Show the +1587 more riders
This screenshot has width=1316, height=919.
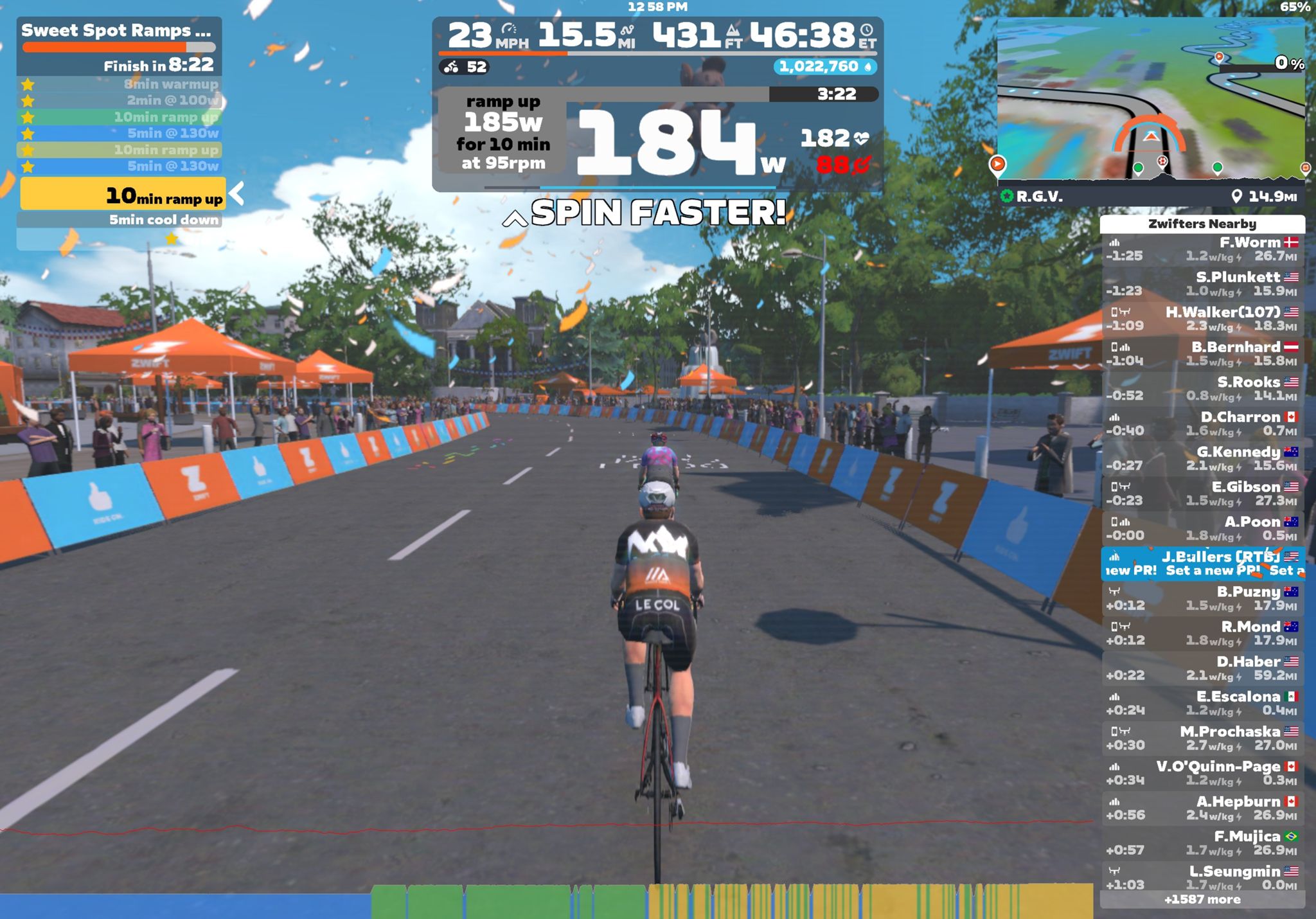pos(1202,900)
